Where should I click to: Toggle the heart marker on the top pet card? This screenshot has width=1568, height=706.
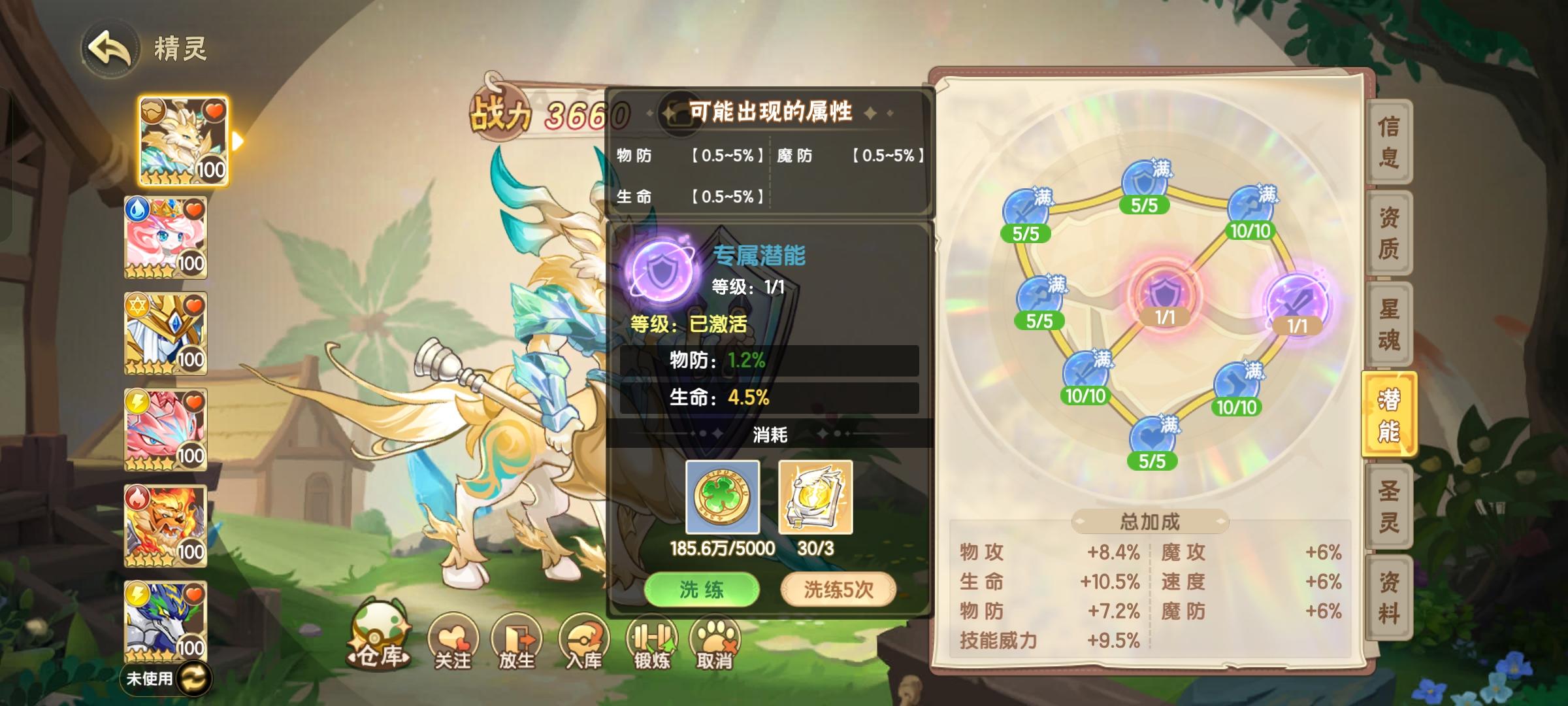[216, 110]
